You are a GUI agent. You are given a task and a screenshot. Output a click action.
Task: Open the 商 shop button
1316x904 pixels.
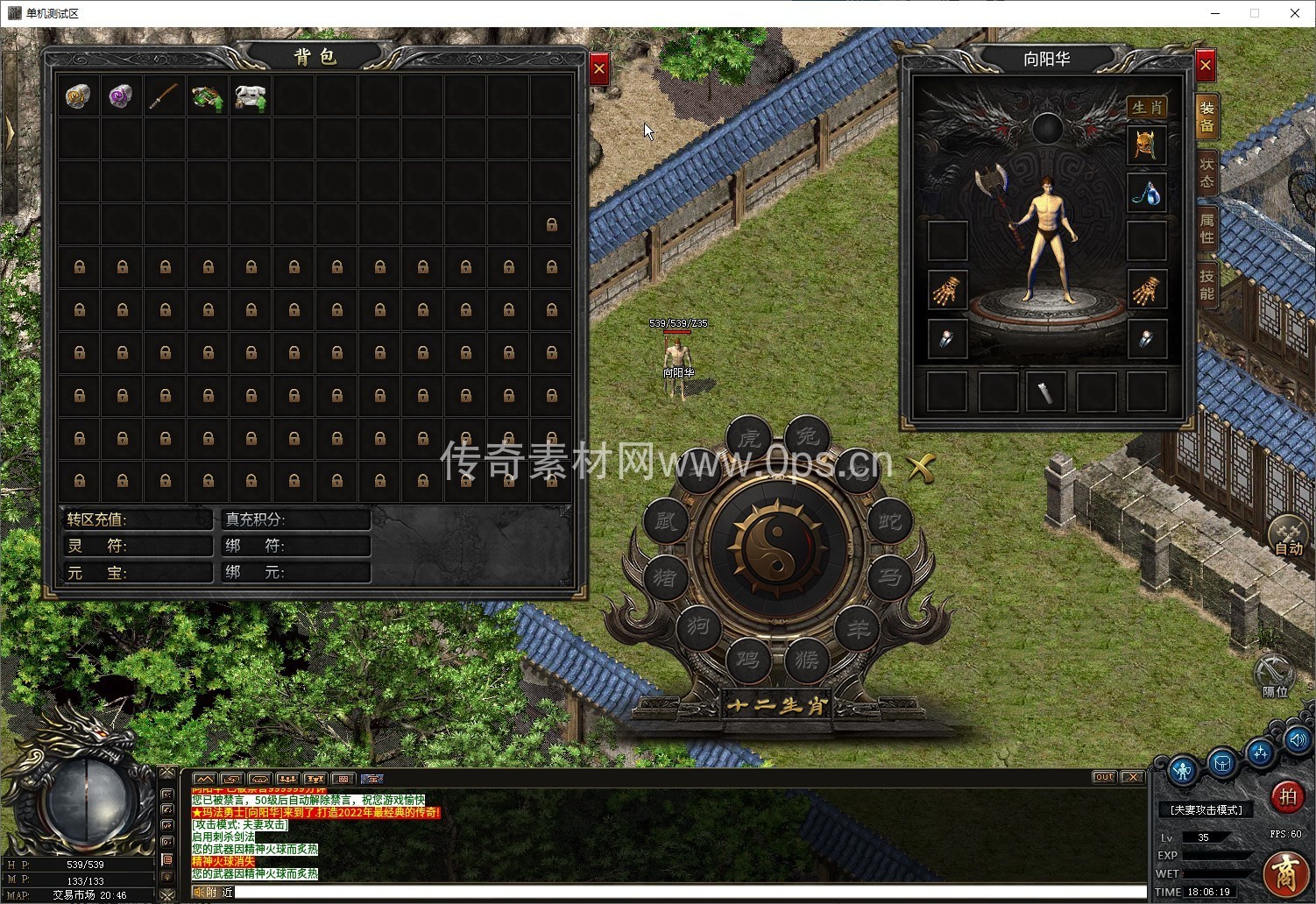coord(1286,872)
